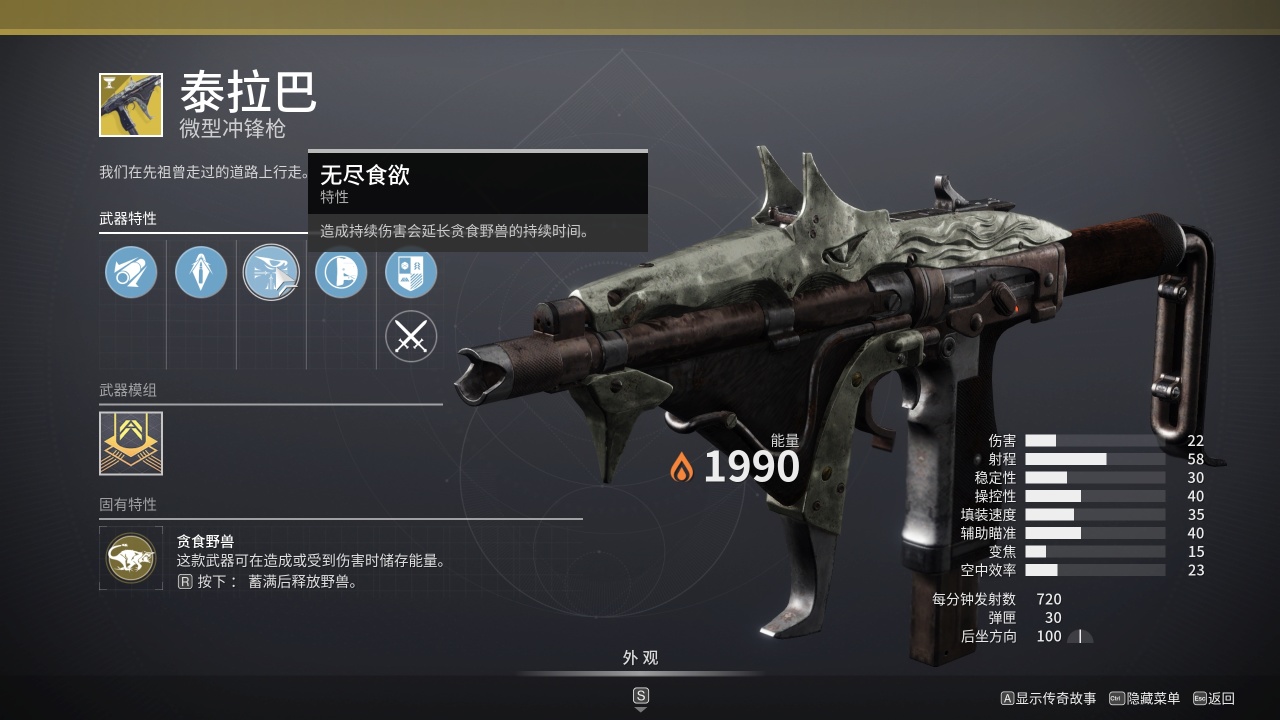Go back using the 返回 button
1280x720 pixels.
(1214, 698)
